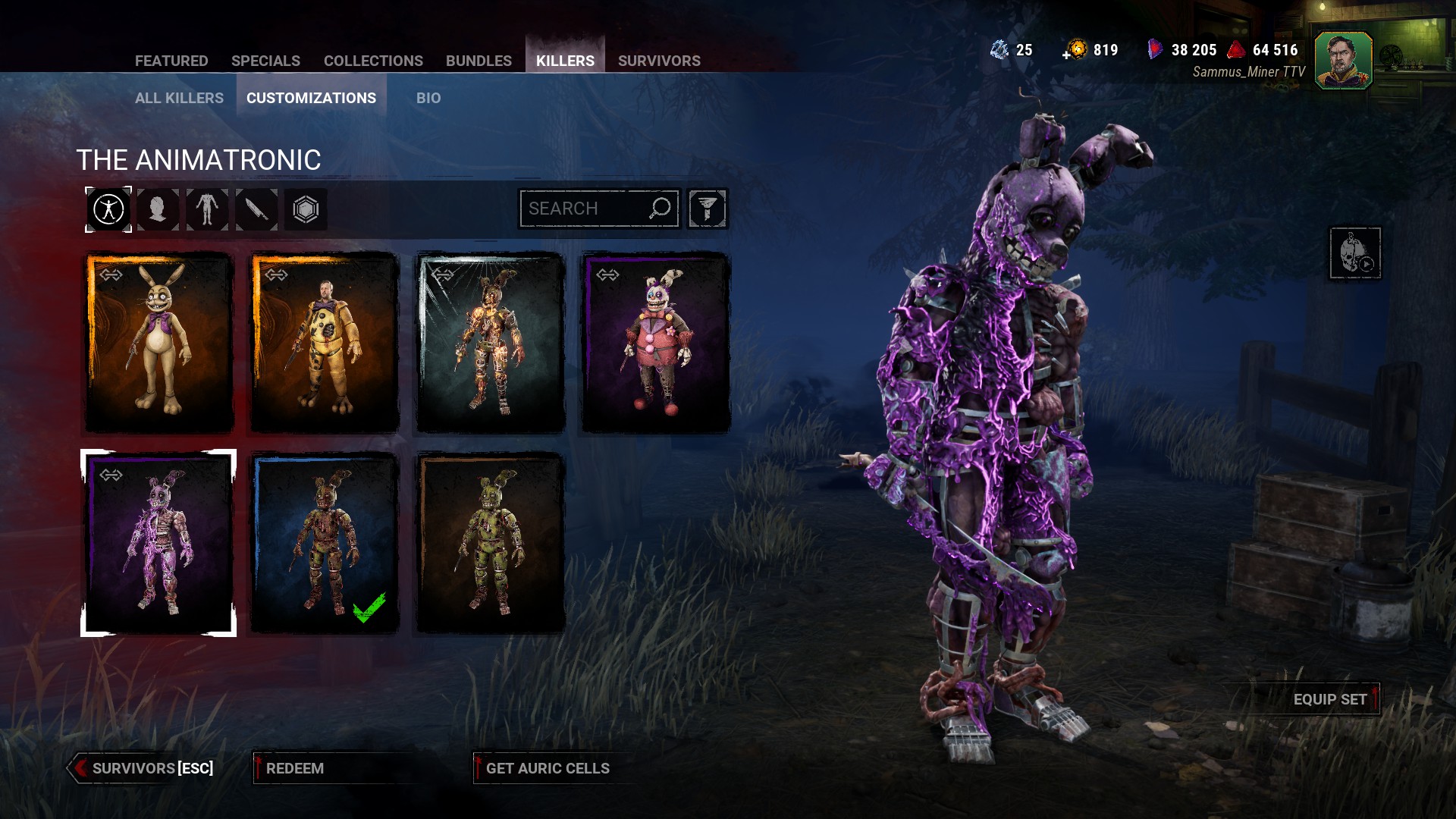Select the equipped outfit with green checkmark
Viewport: 1456px width, 819px height.
point(325,543)
